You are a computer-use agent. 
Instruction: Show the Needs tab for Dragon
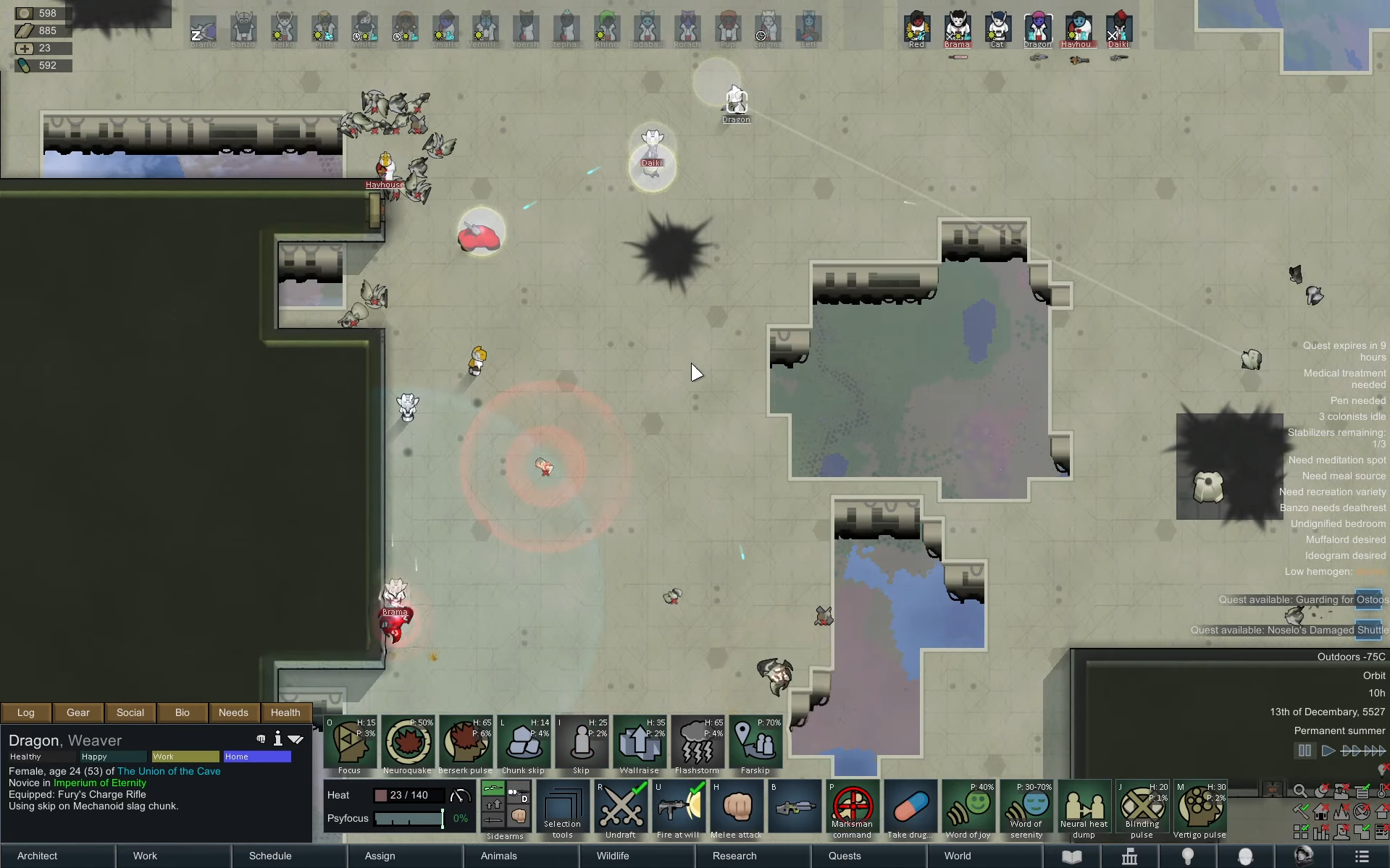coord(233,712)
